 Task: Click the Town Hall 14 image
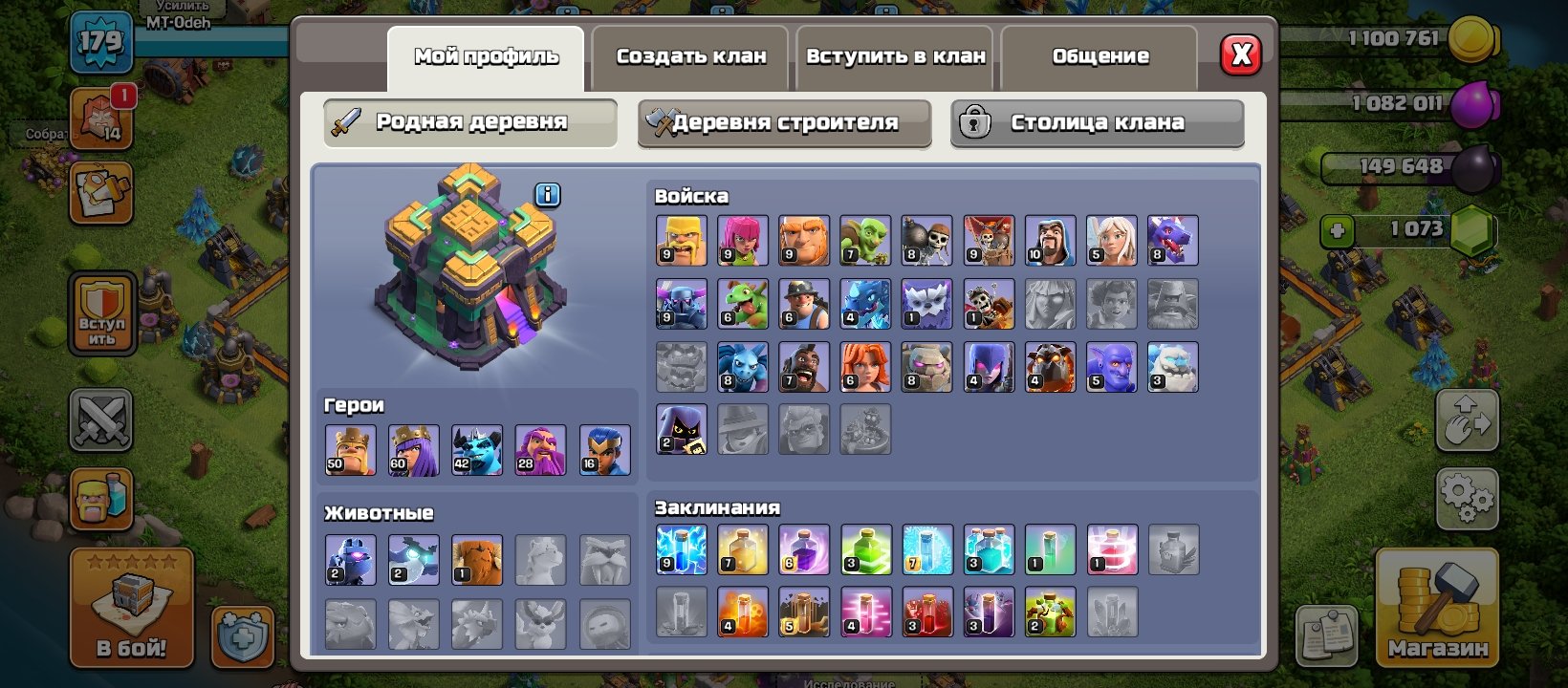tap(468, 277)
